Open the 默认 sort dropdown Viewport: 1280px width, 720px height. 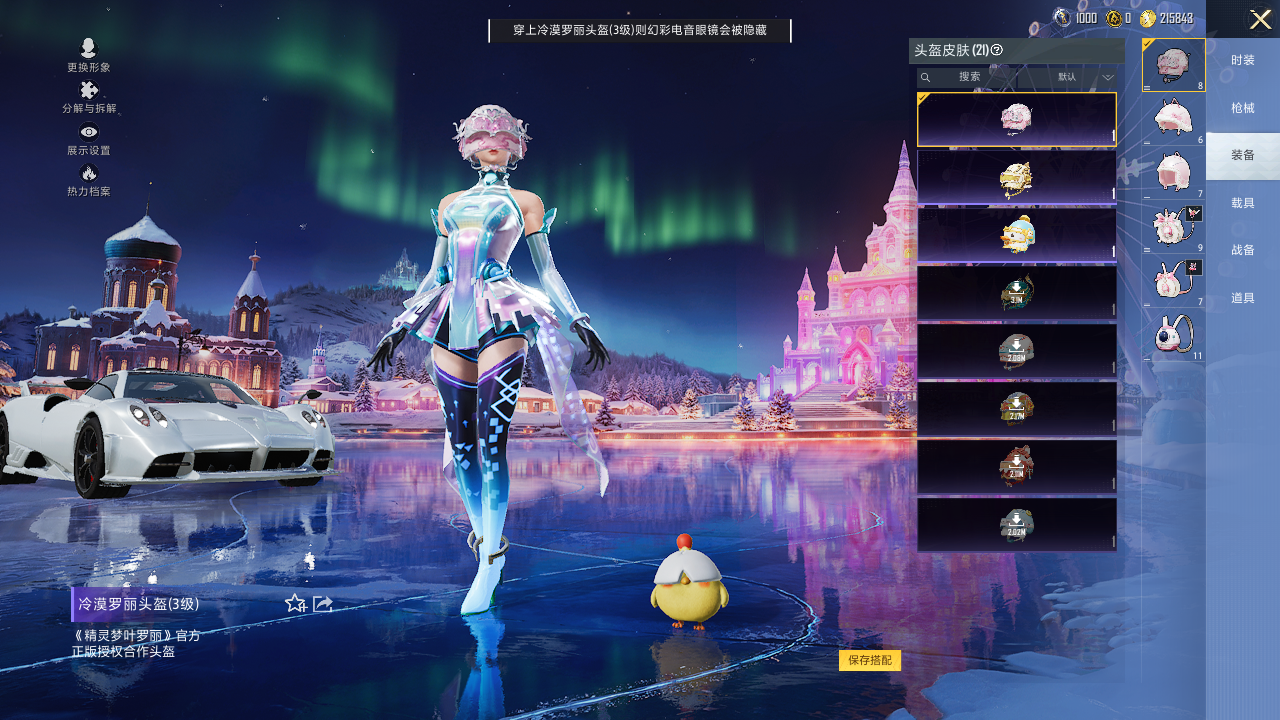point(1085,77)
